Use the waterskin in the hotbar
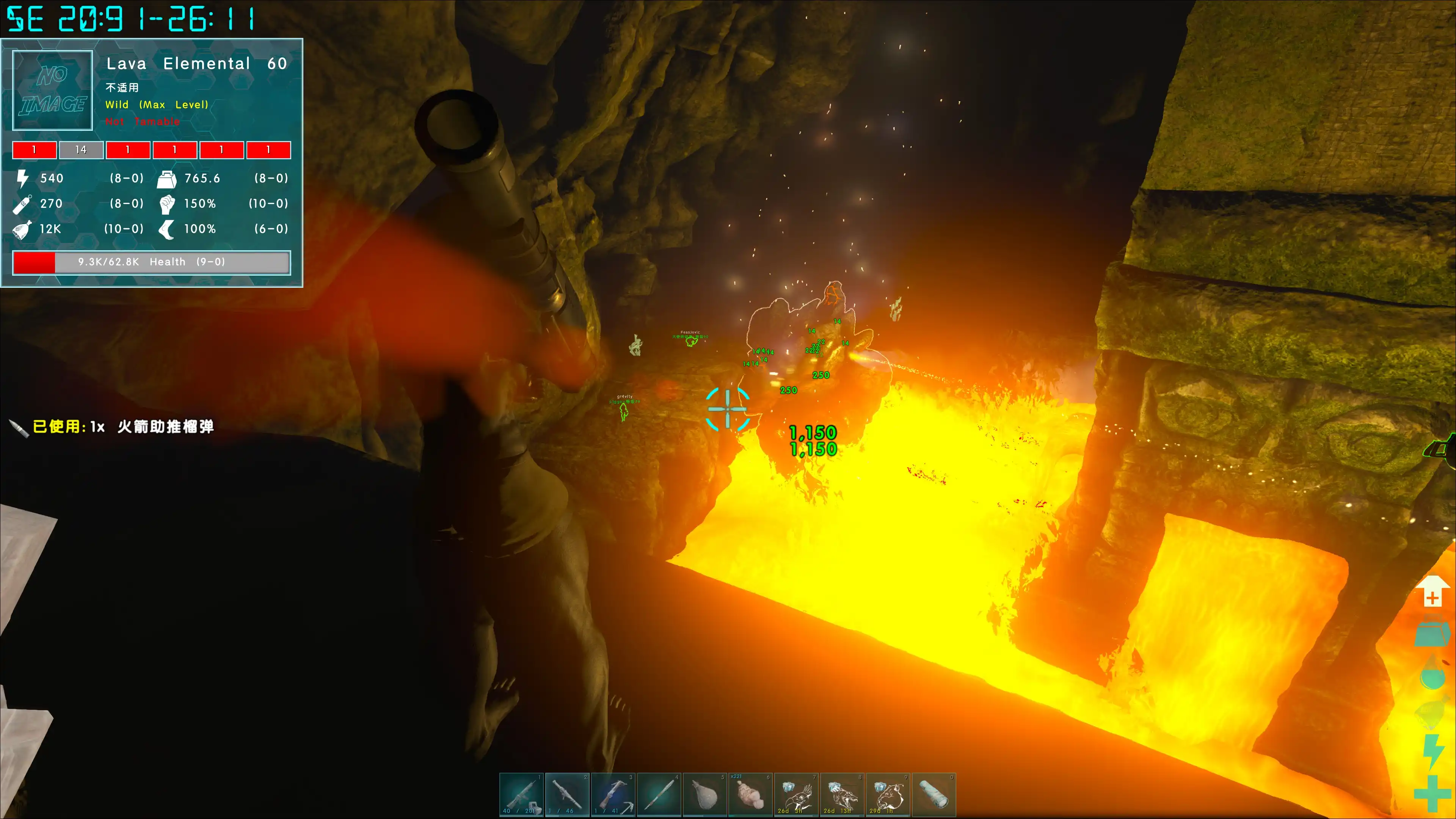The width and height of the screenshot is (1456, 819). point(704,794)
